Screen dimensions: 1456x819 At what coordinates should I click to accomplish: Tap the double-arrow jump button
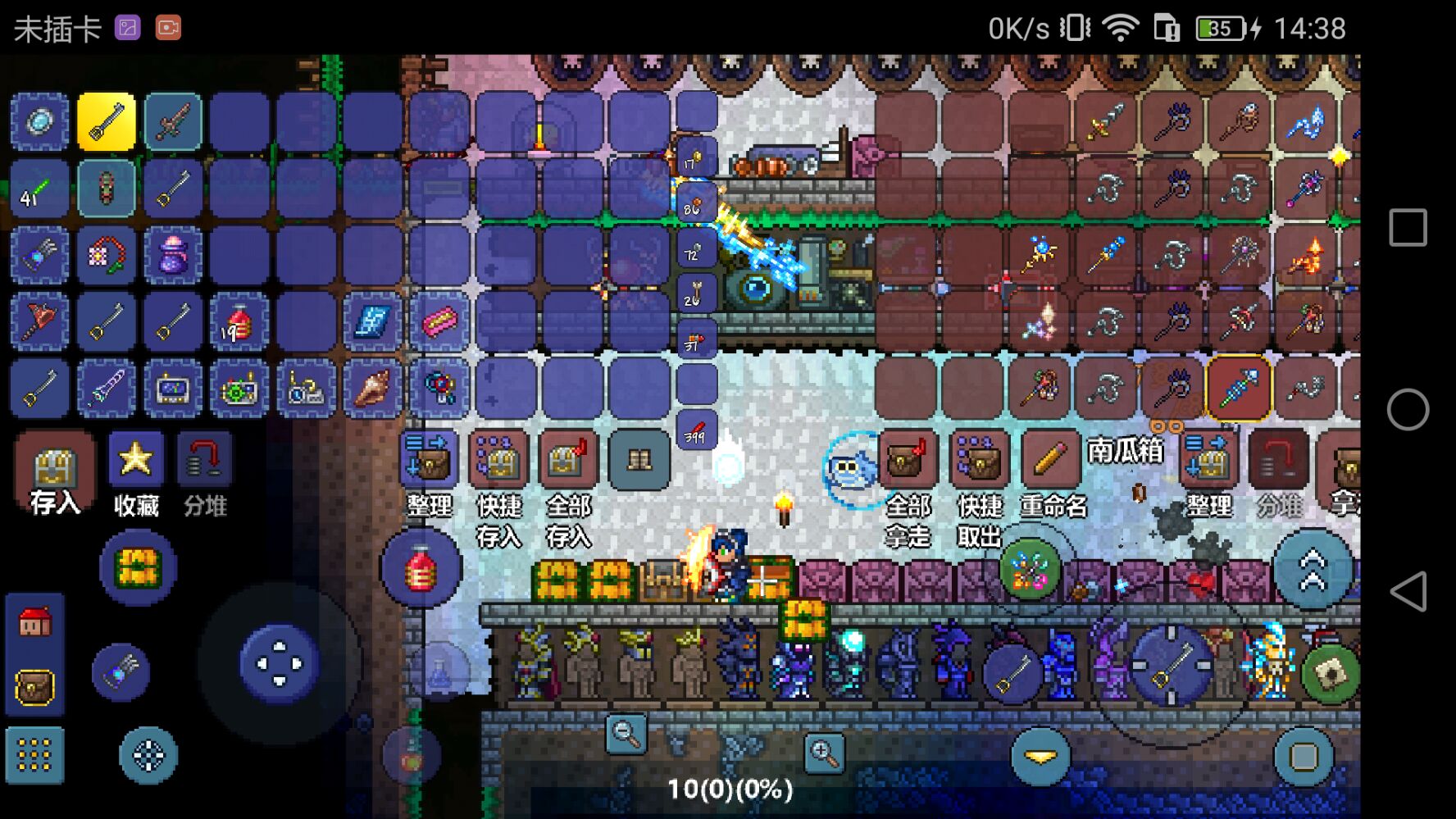(1312, 569)
